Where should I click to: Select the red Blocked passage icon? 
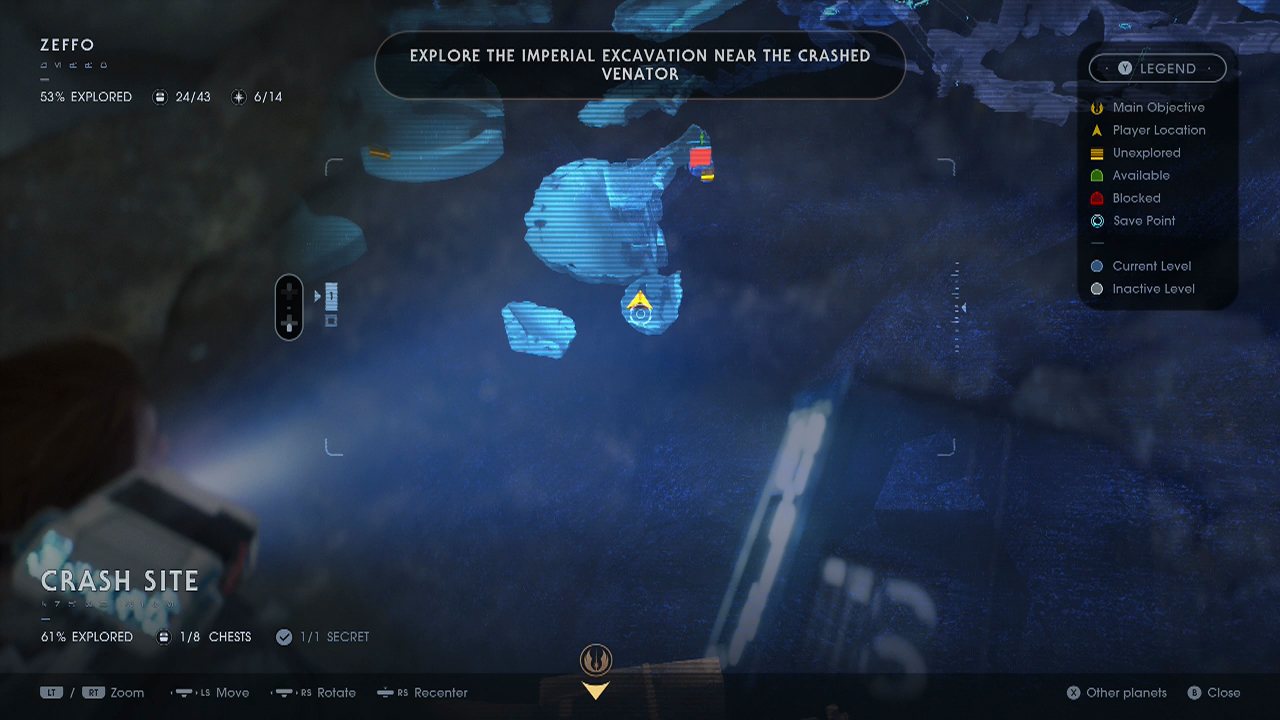pyautogui.click(x=1096, y=198)
